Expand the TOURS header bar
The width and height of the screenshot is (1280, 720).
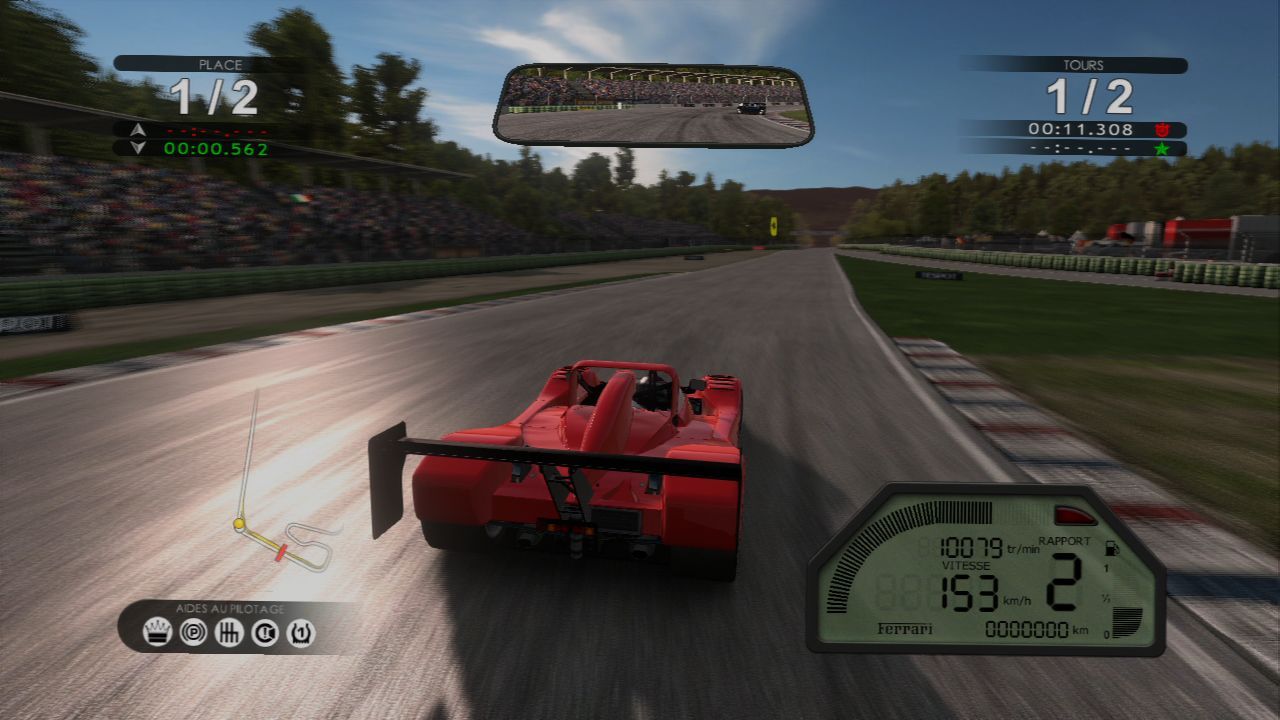pyautogui.click(x=1085, y=63)
